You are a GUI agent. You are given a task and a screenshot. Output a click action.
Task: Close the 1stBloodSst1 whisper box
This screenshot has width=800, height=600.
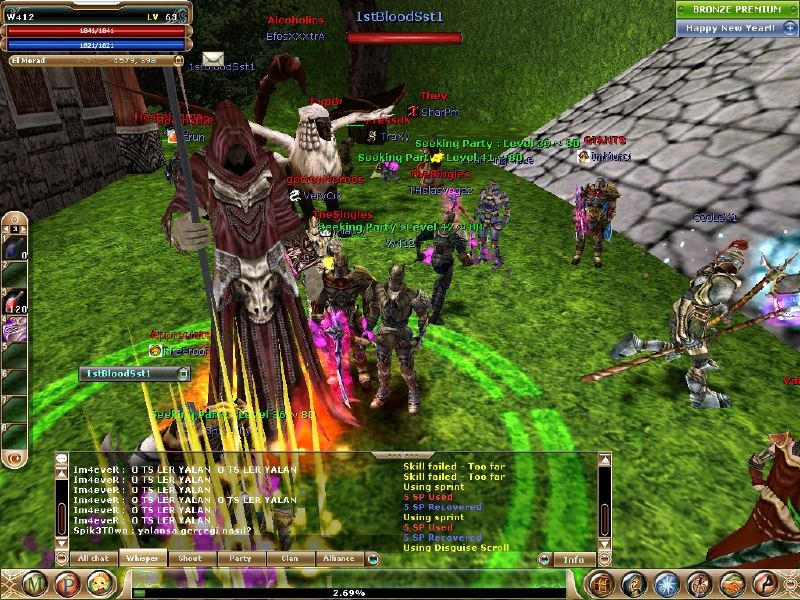[183, 373]
